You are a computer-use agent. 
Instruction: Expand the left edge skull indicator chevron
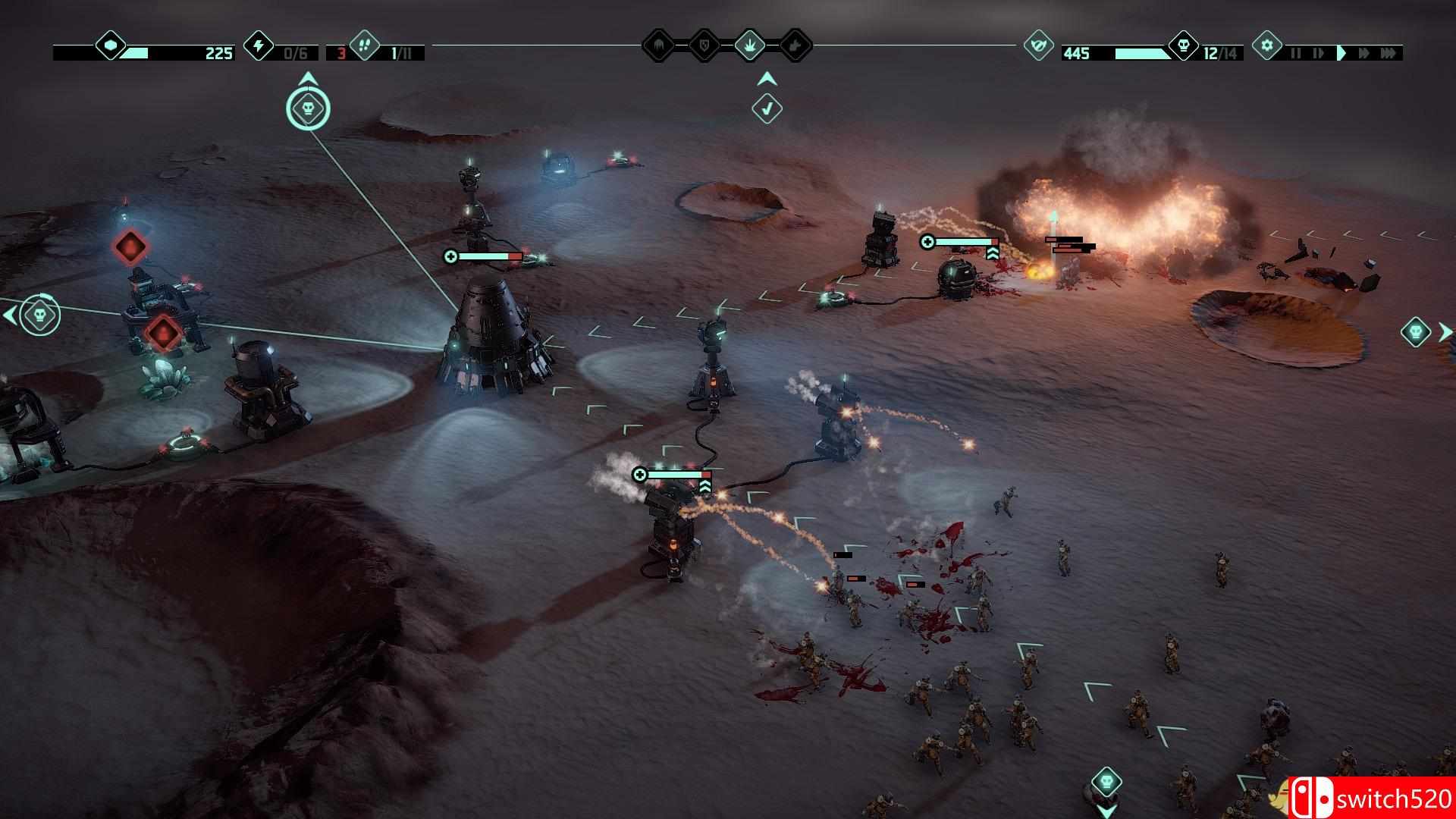click(9, 316)
